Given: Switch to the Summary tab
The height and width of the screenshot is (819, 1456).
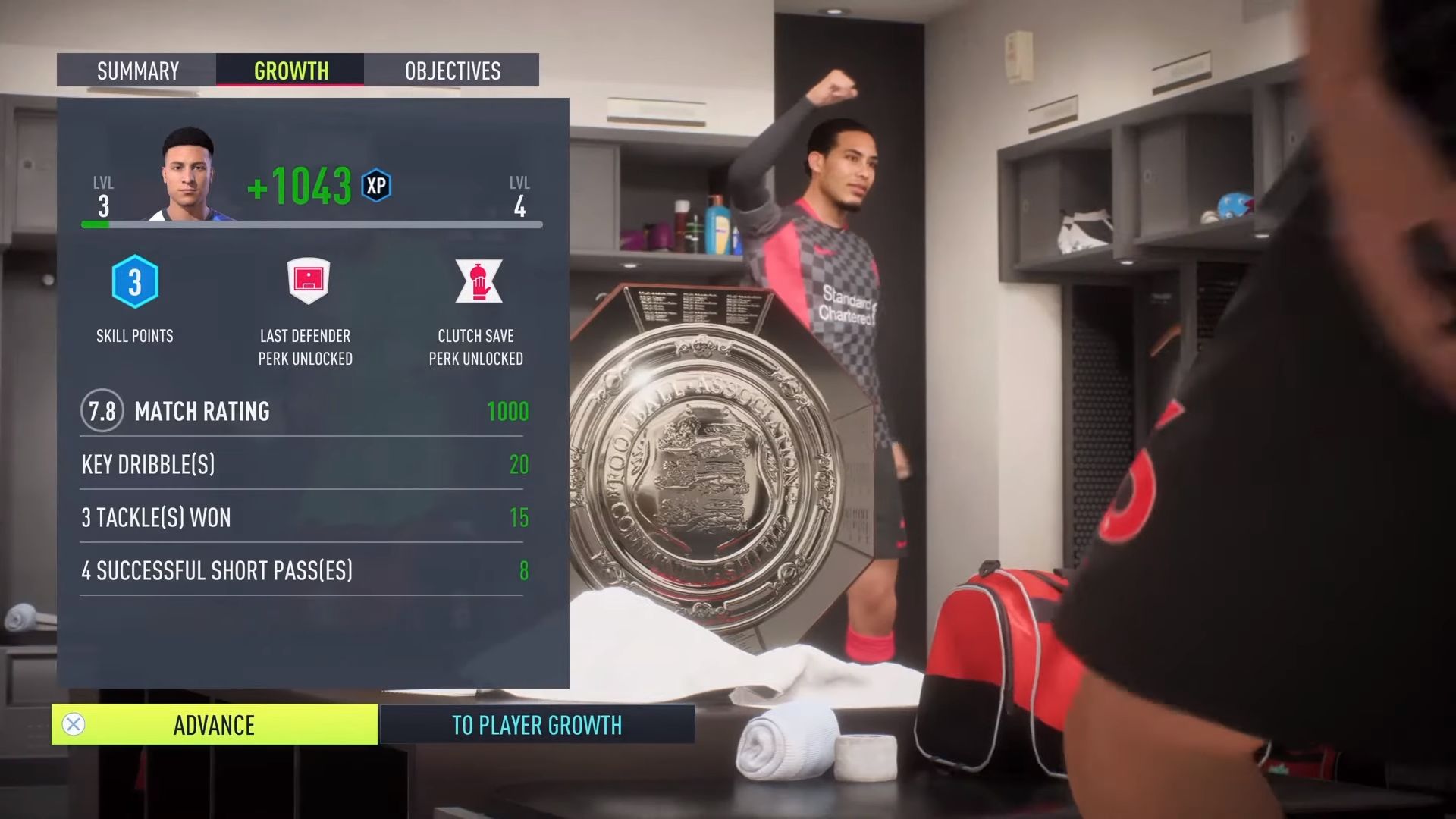Looking at the screenshot, I should click(x=136, y=71).
